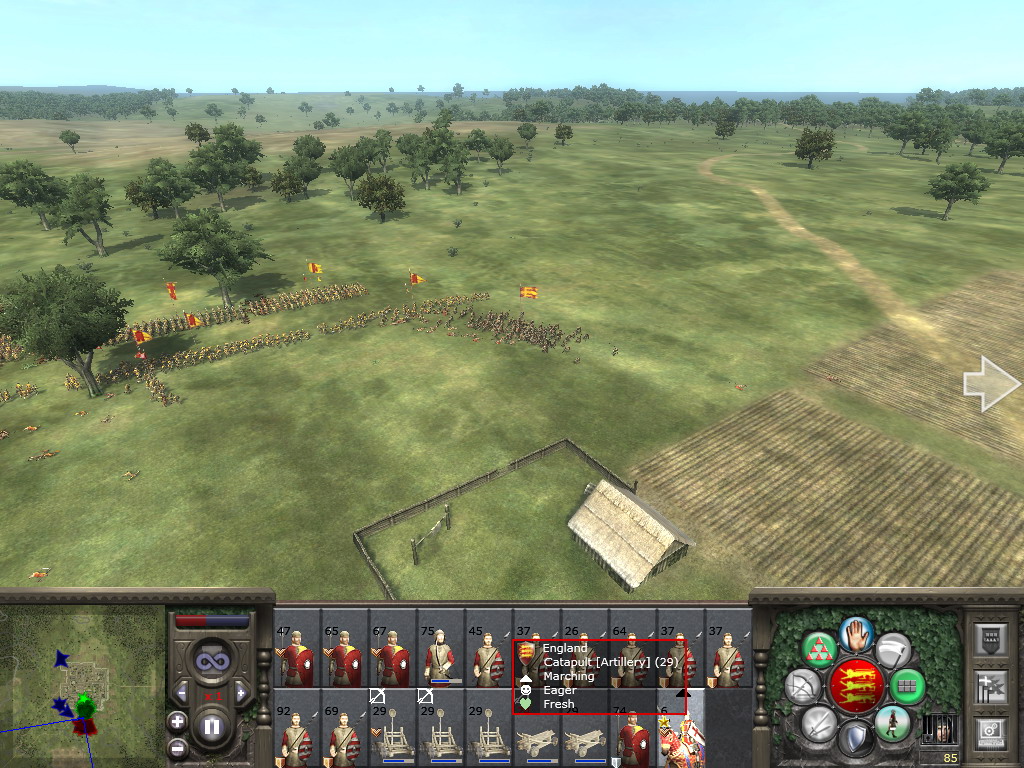The width and height of the screenshot is (1024, 768).
Task: Activate the halt order hand icon
Action: [857, 633]
